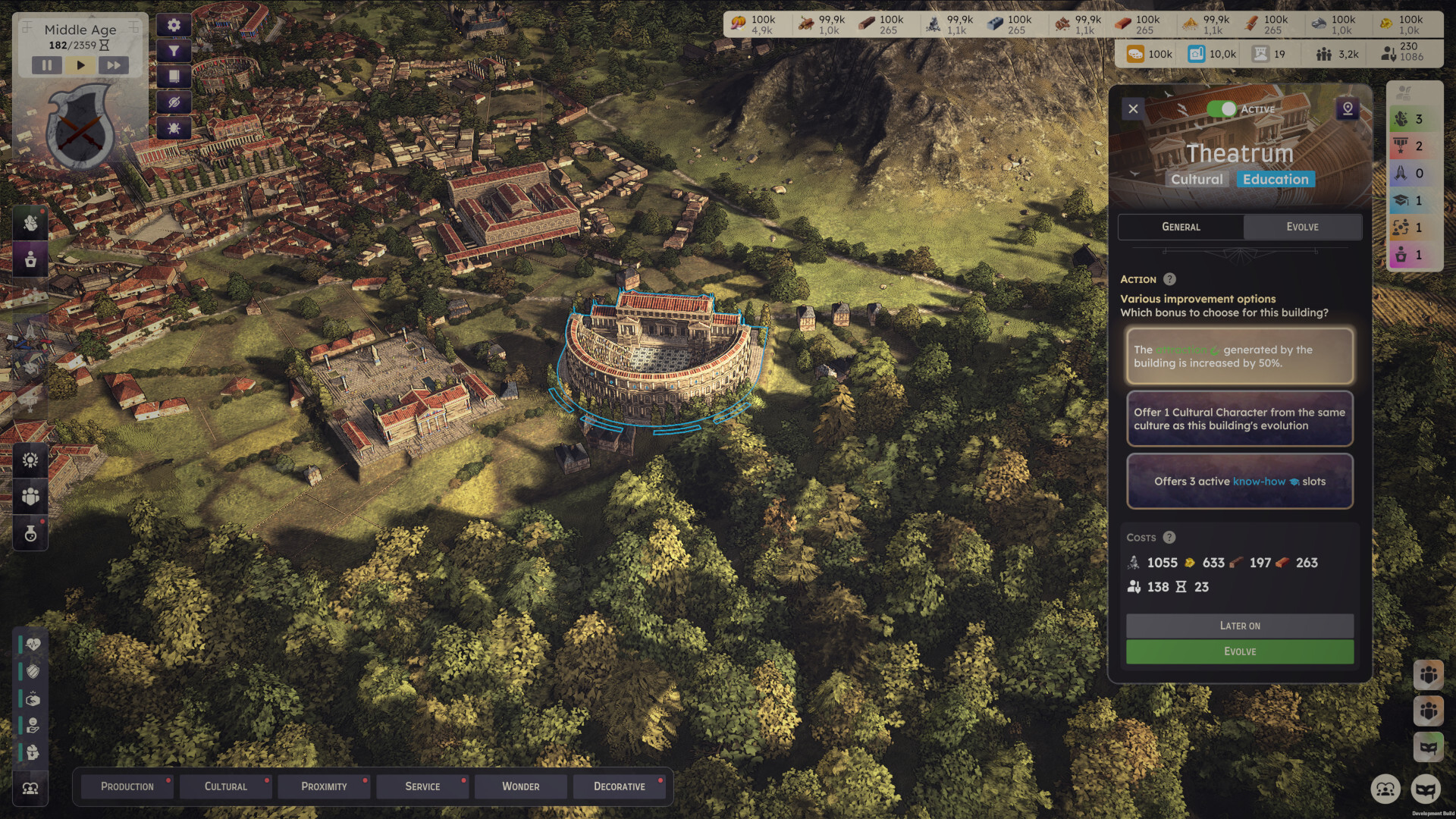Viewport: 1456px width, 819px height.
Task: Select the Service building category
Action: (422, 786)
